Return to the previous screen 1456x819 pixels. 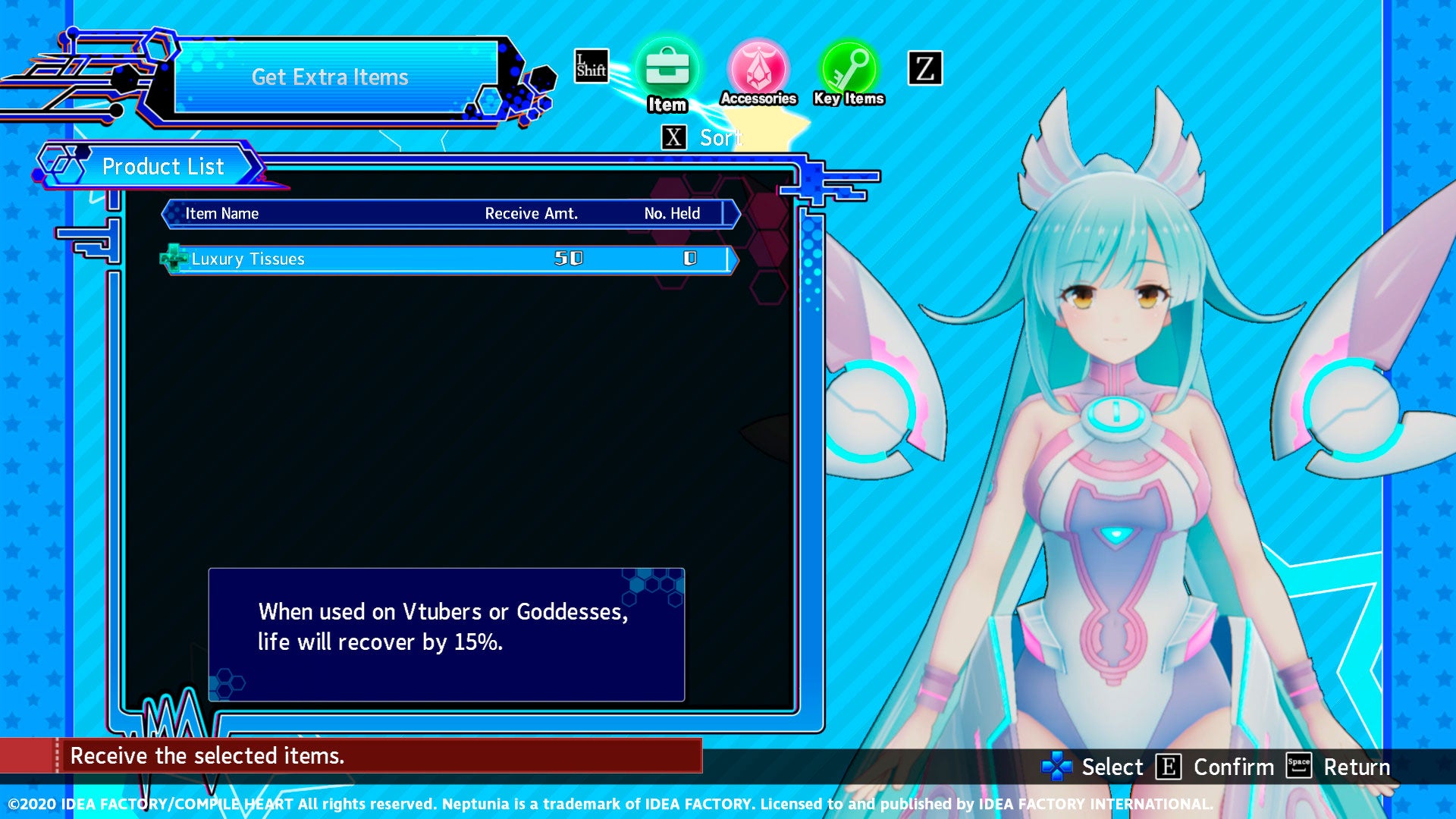1338,767
